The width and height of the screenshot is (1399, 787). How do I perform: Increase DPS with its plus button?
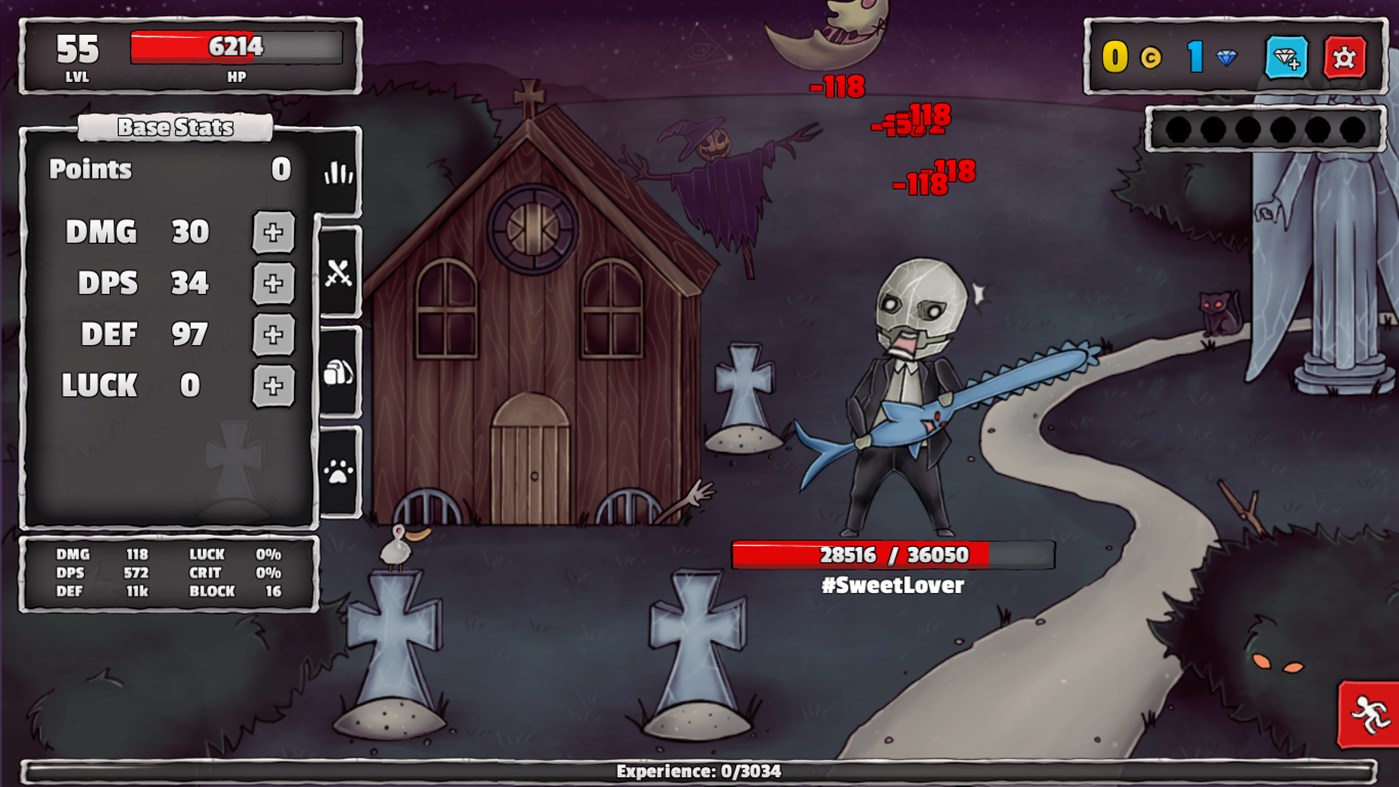(x=272, y=283)
